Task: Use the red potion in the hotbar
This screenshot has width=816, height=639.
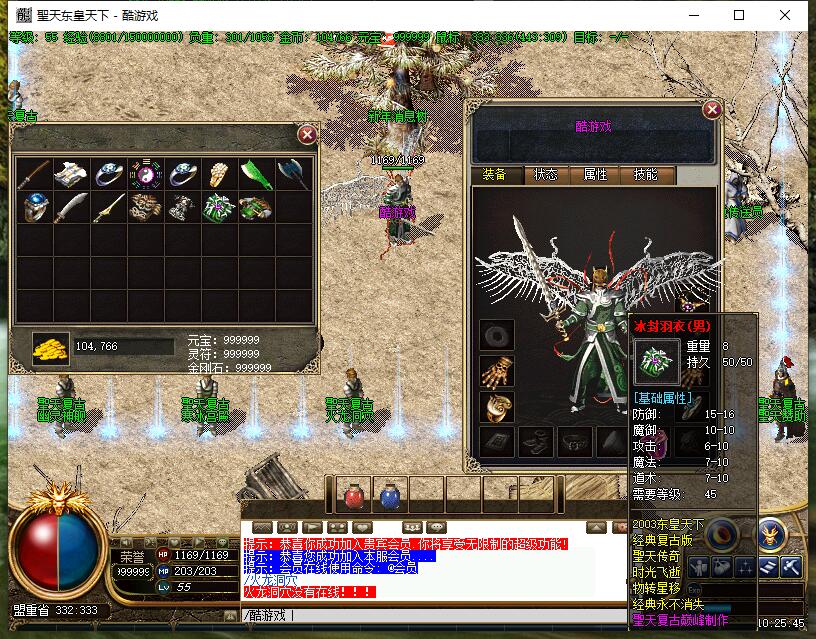Action: click(353, 495)
